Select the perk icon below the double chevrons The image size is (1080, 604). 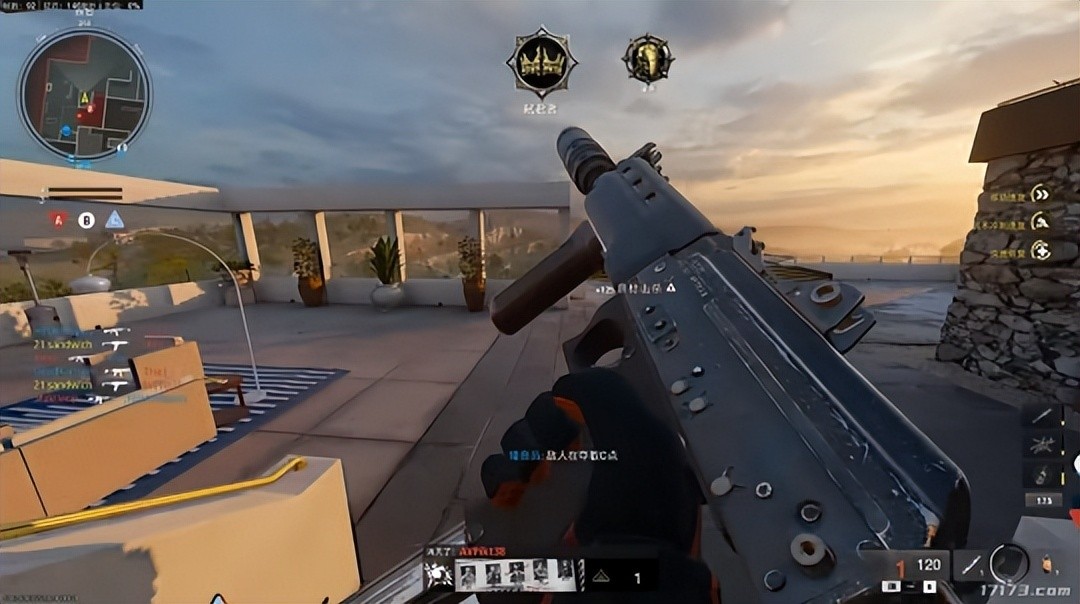click(1041, 222)
